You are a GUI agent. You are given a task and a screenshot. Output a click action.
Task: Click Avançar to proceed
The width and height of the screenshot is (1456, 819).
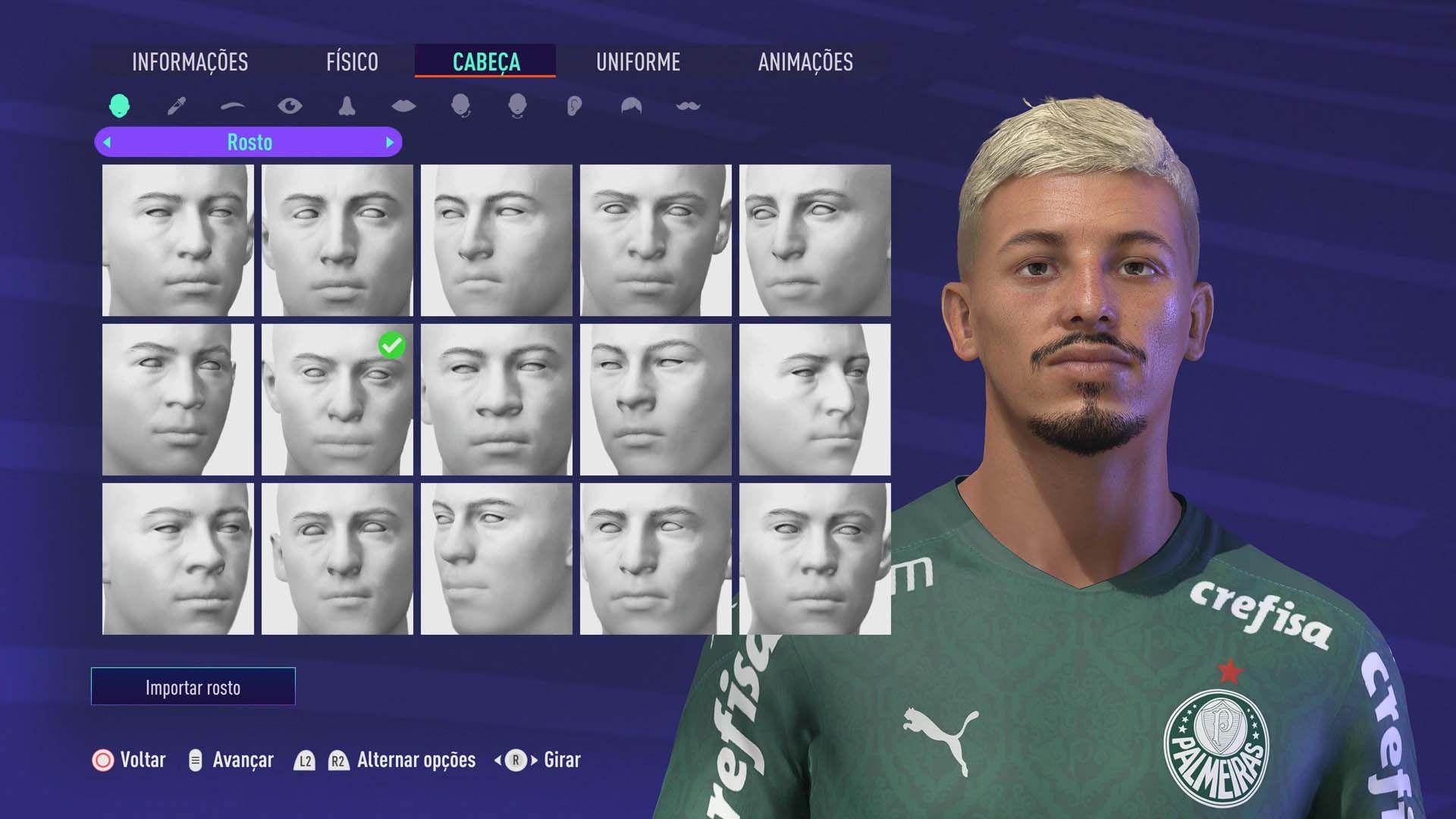point(243,759)
